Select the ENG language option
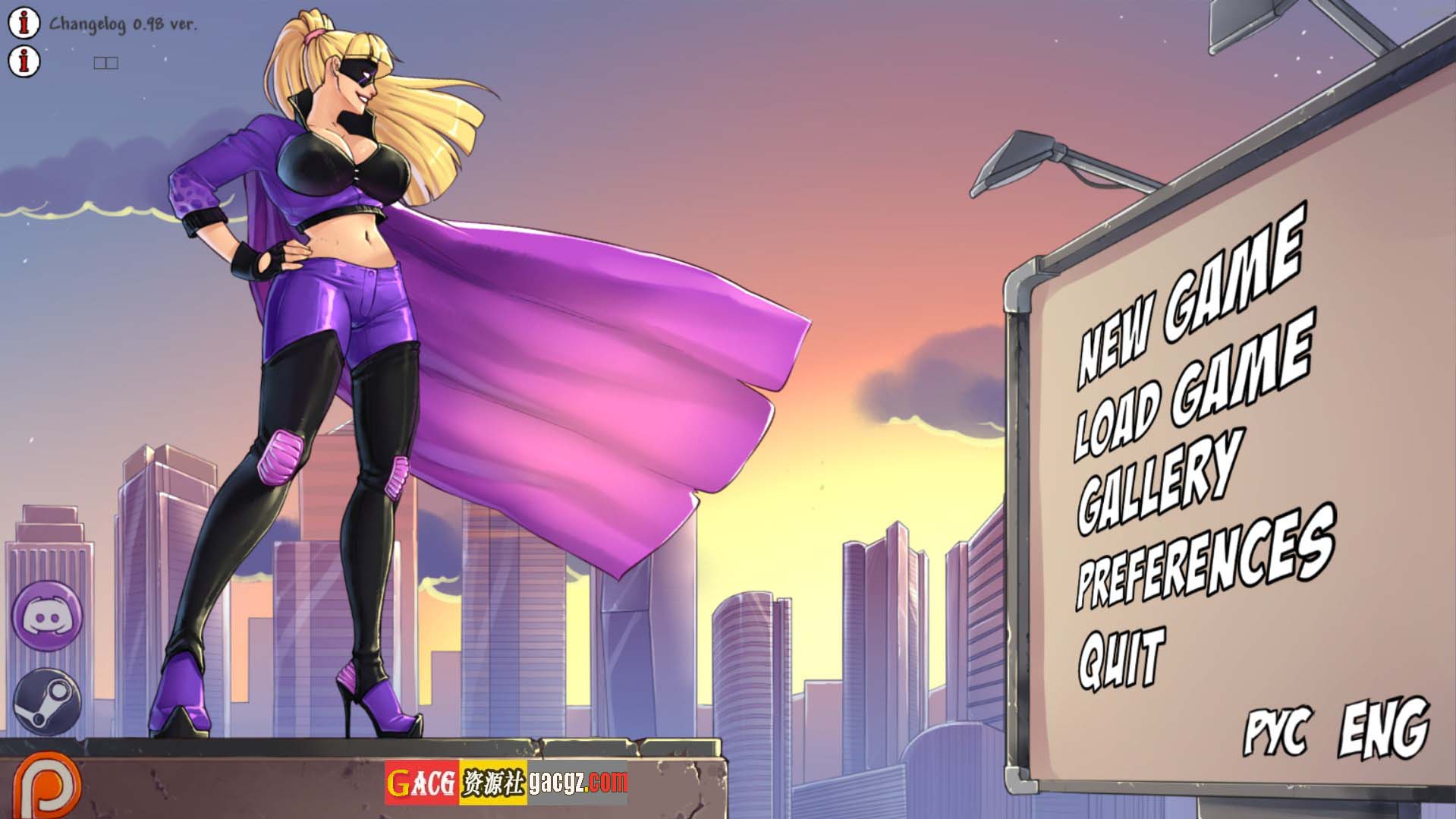1456x819 pixels. (x=1383, y=729)
